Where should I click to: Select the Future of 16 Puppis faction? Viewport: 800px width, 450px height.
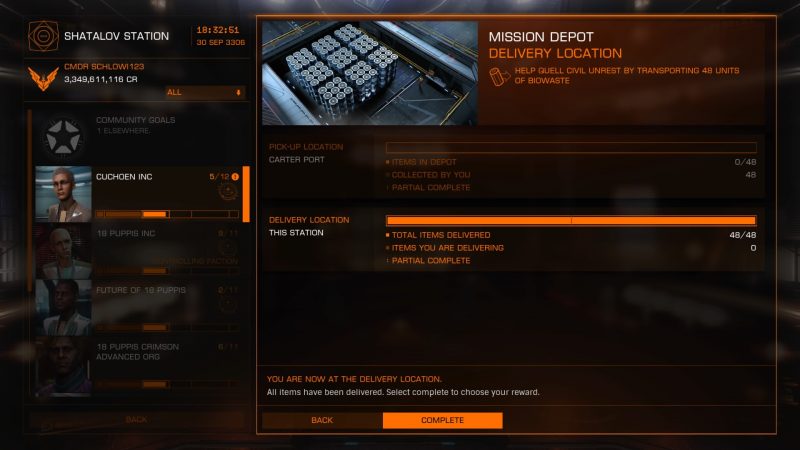(x=138, y=306)
